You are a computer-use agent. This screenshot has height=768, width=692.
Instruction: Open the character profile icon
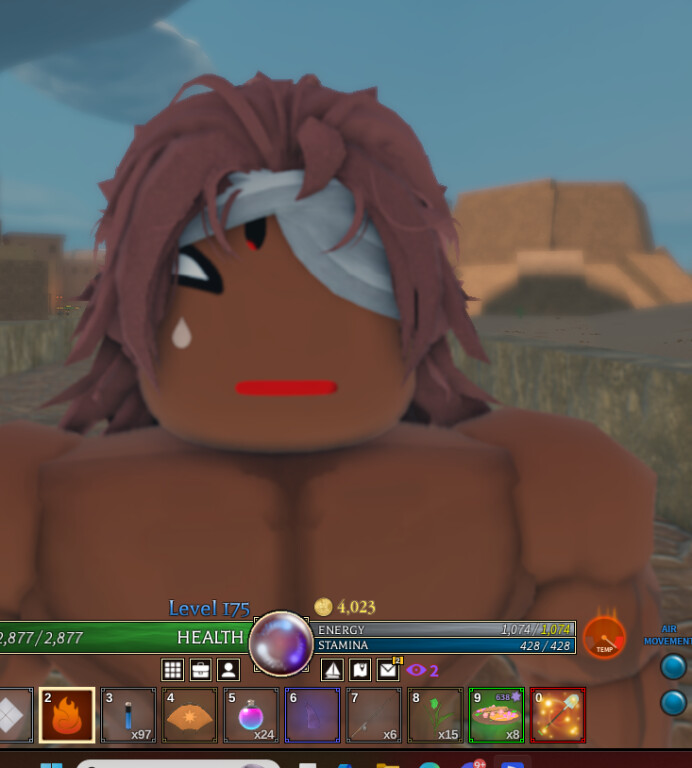(229, 670)
